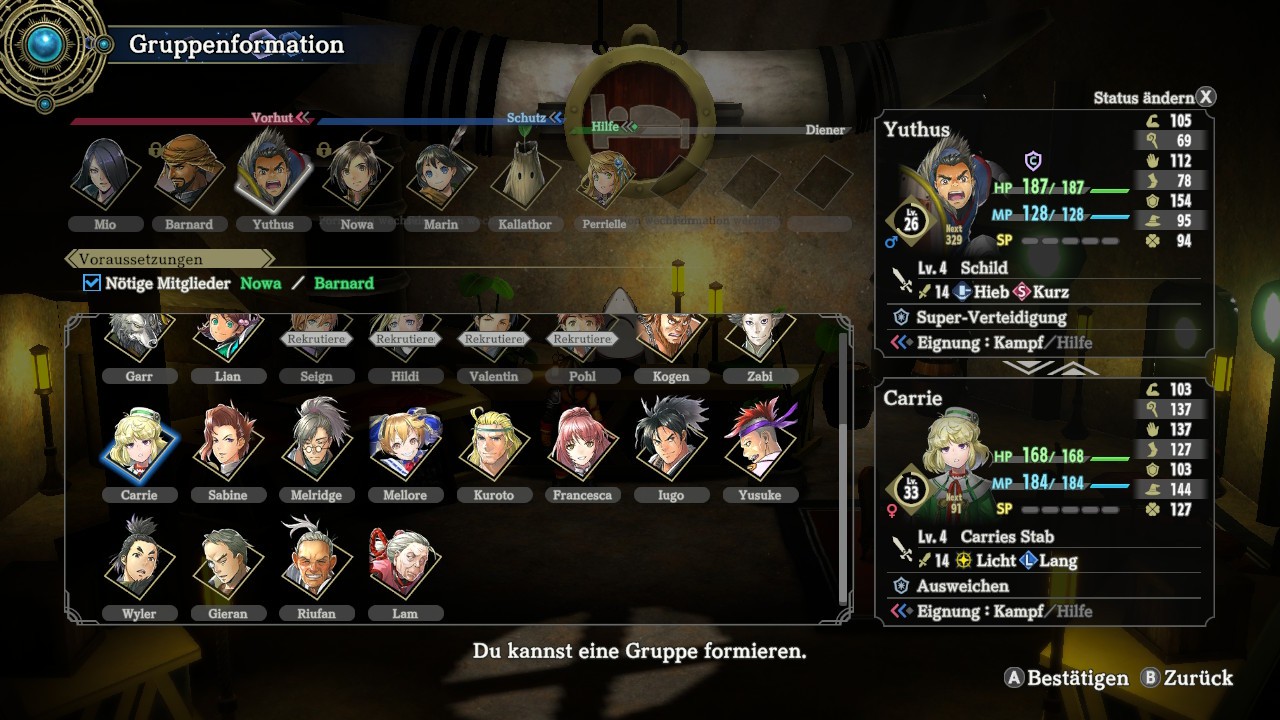Select Mellore's portrait in the roster

click(404, 446)
